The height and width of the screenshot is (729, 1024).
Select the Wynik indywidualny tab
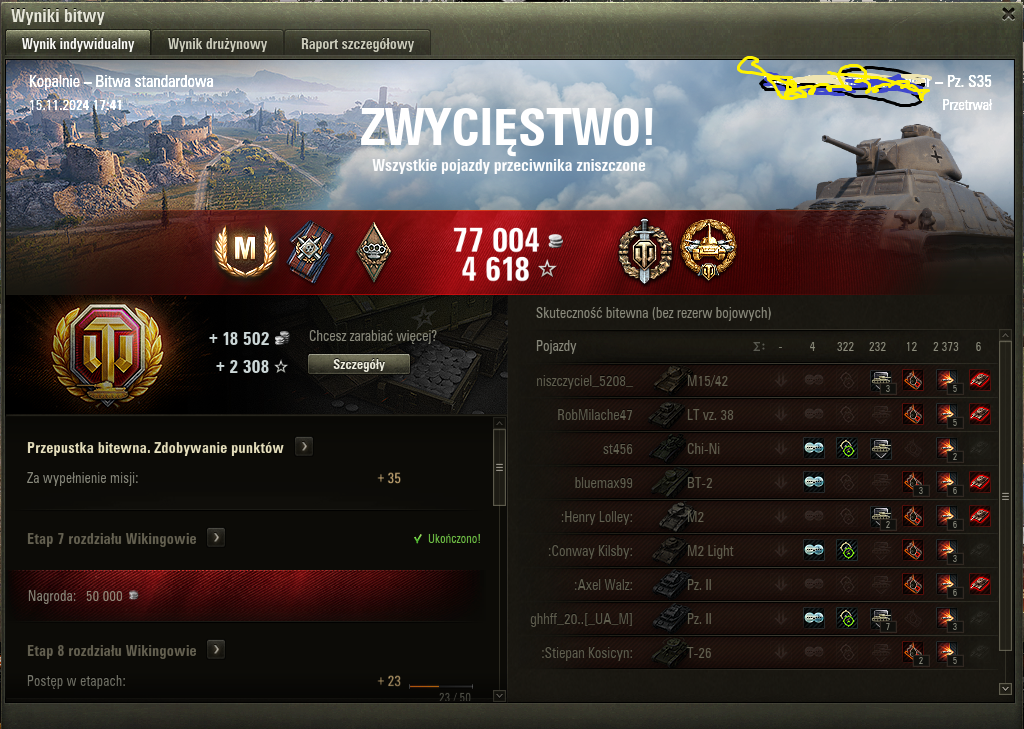click(x=77, y=43)
